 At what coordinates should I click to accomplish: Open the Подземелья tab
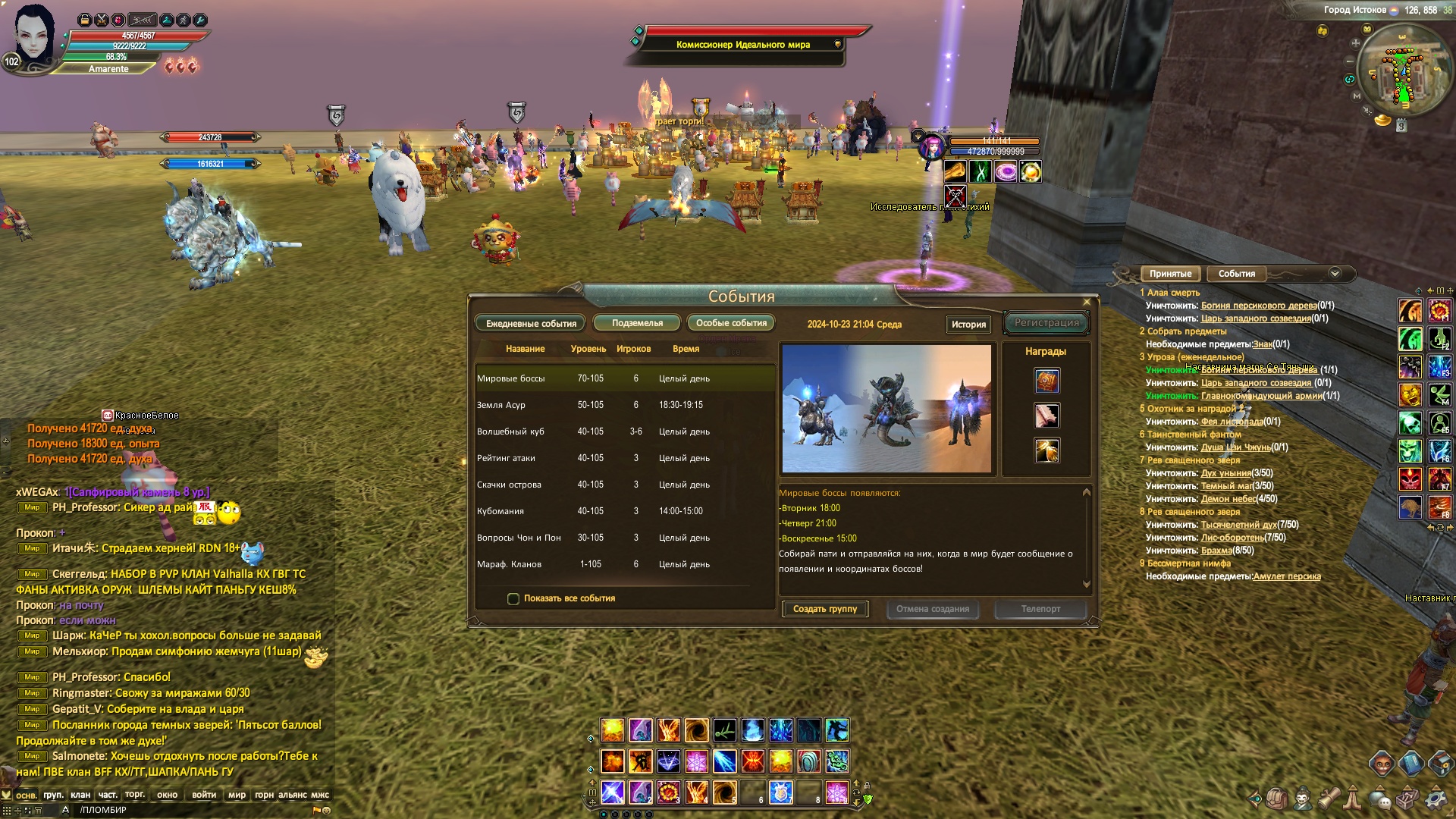(637, 323)
